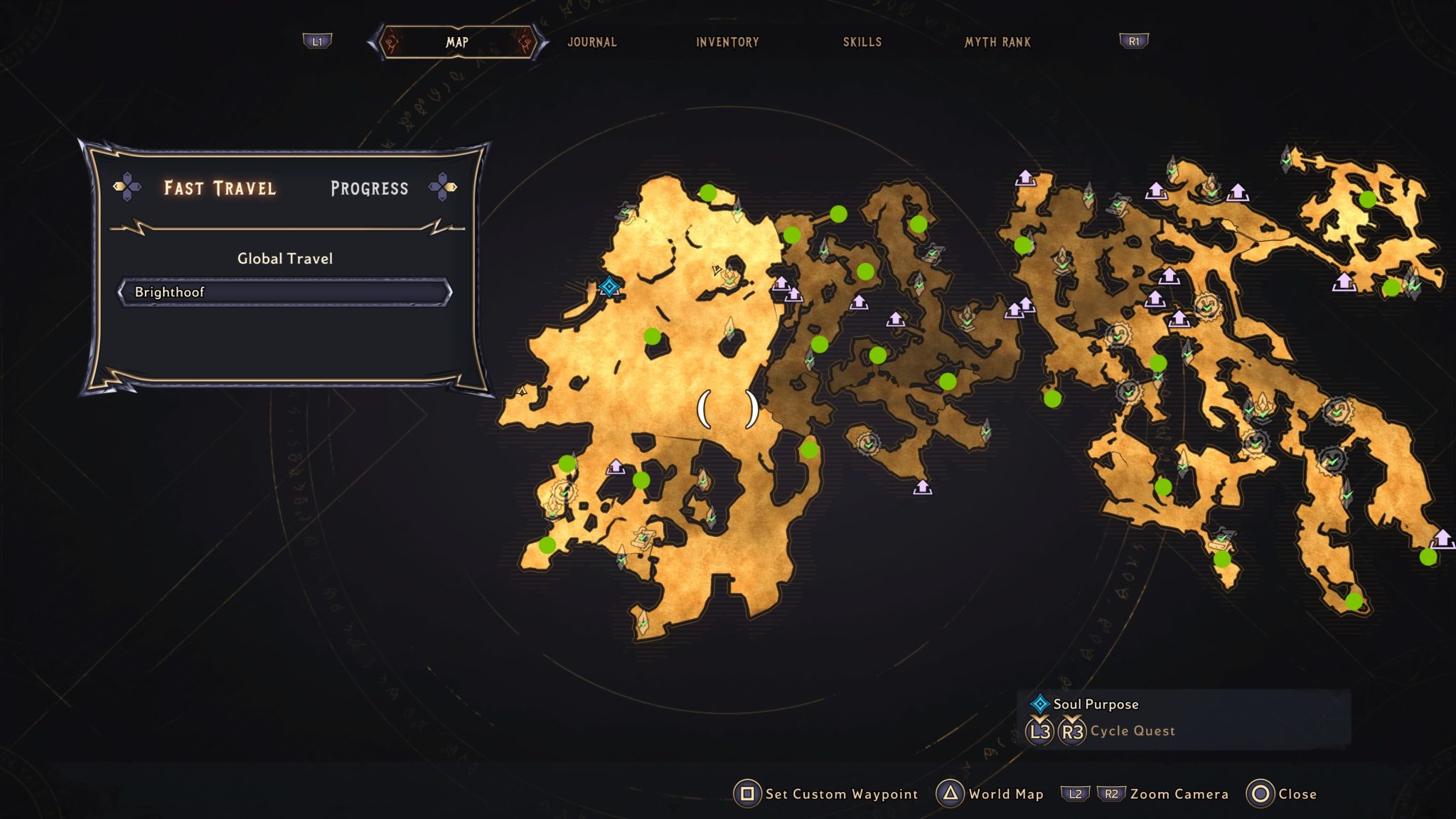The width and height of the screenshot is (1456, 819).
Task: Select the Soul Purpose tracked quest entry
Action: (x=1096, y=704)
